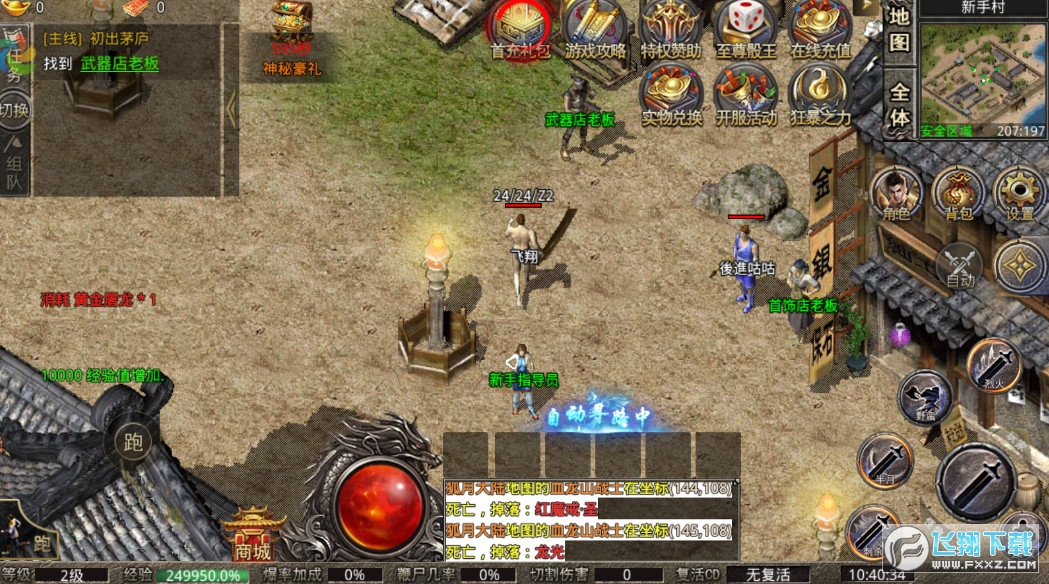Follow the 武器店老板 quest link
The image size is (1049, 584).
click(x=120, y=64)
